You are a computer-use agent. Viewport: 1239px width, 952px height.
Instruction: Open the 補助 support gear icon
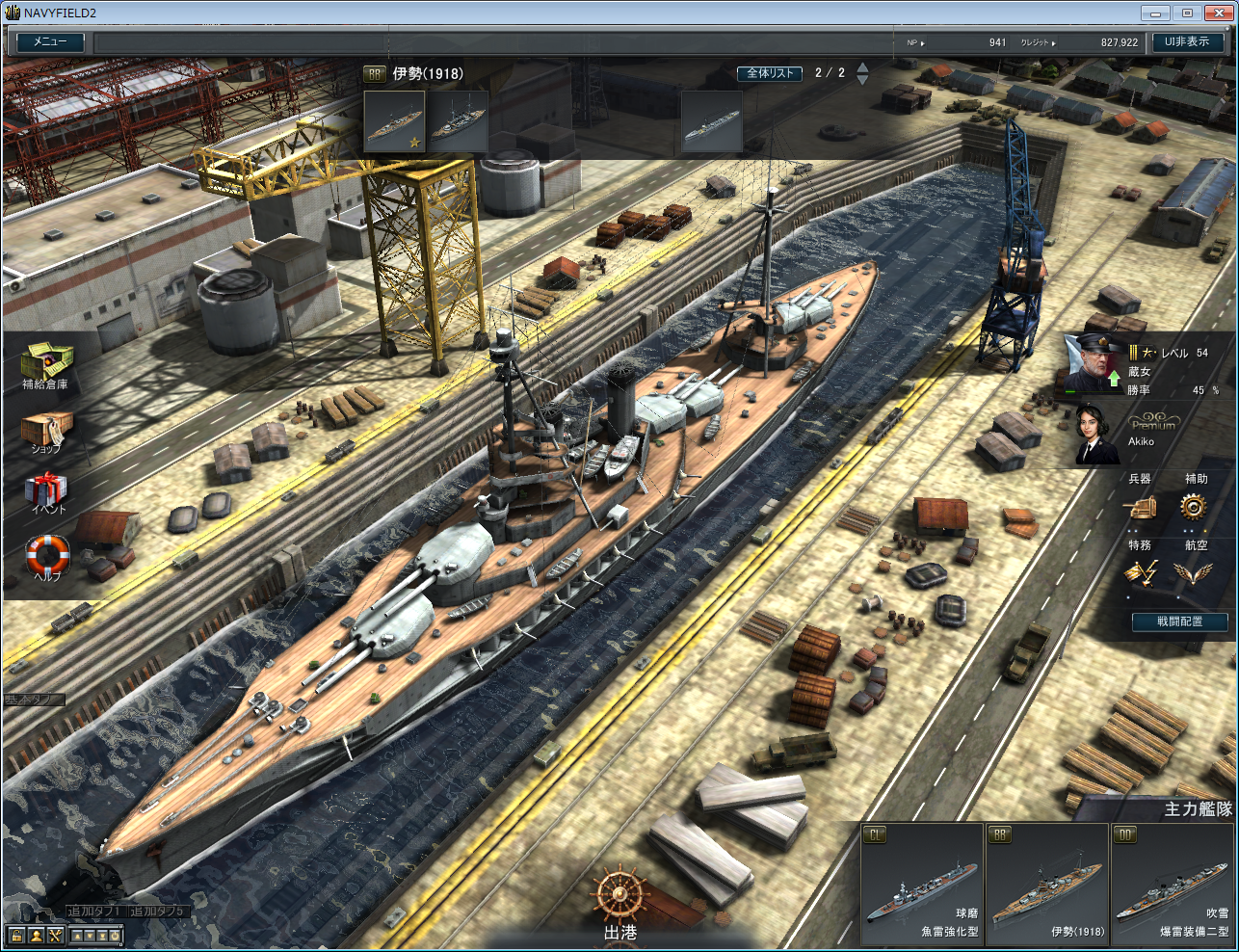[1194, 507]
